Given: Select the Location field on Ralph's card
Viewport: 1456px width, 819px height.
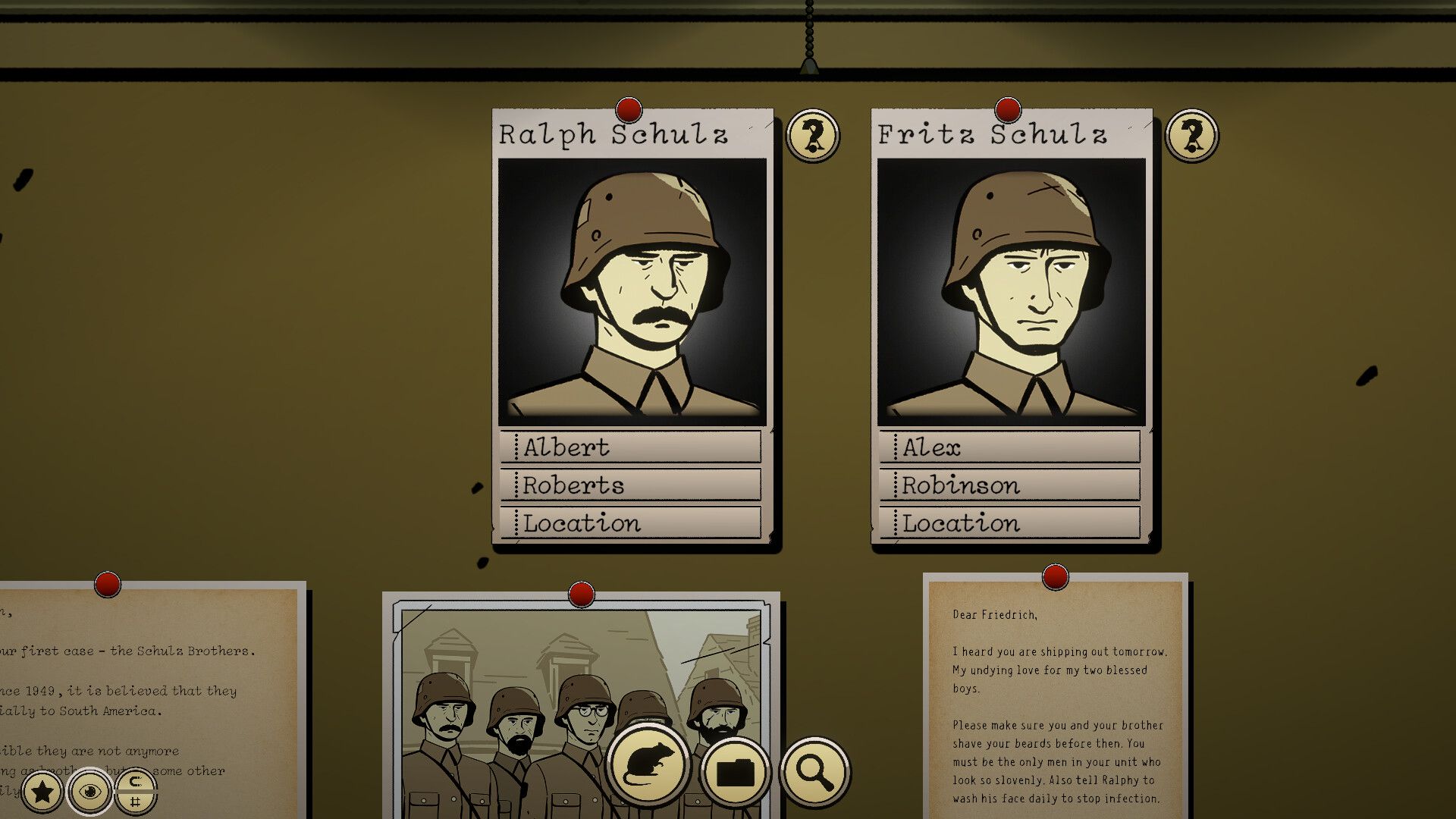Looking at the screenshot, I should 631,522.
